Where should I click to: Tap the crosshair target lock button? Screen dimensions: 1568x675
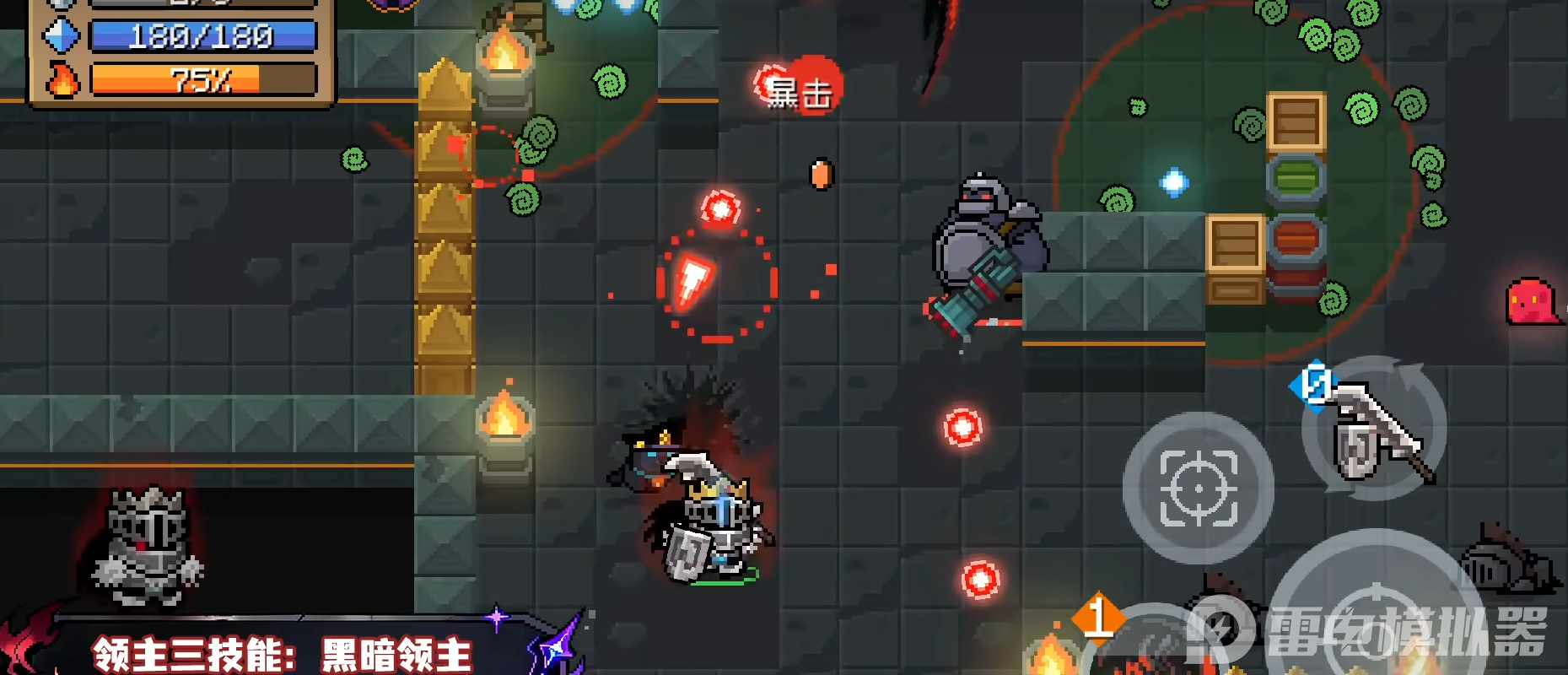tap(1198, 489)
